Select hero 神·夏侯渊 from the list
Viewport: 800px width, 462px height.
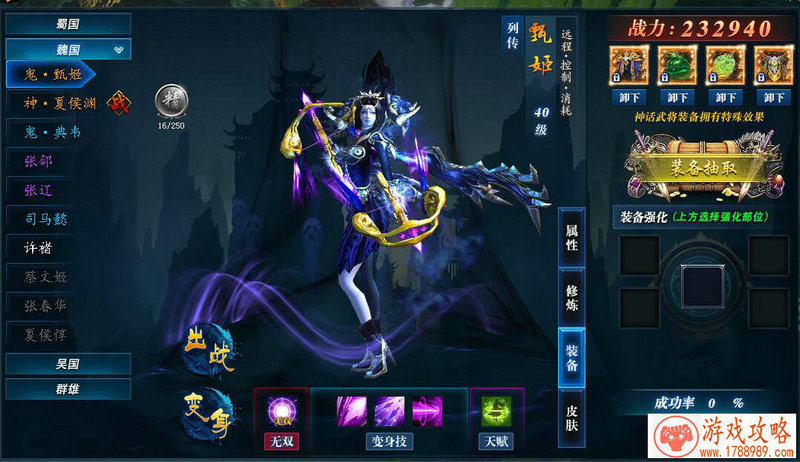click(59, 102)
